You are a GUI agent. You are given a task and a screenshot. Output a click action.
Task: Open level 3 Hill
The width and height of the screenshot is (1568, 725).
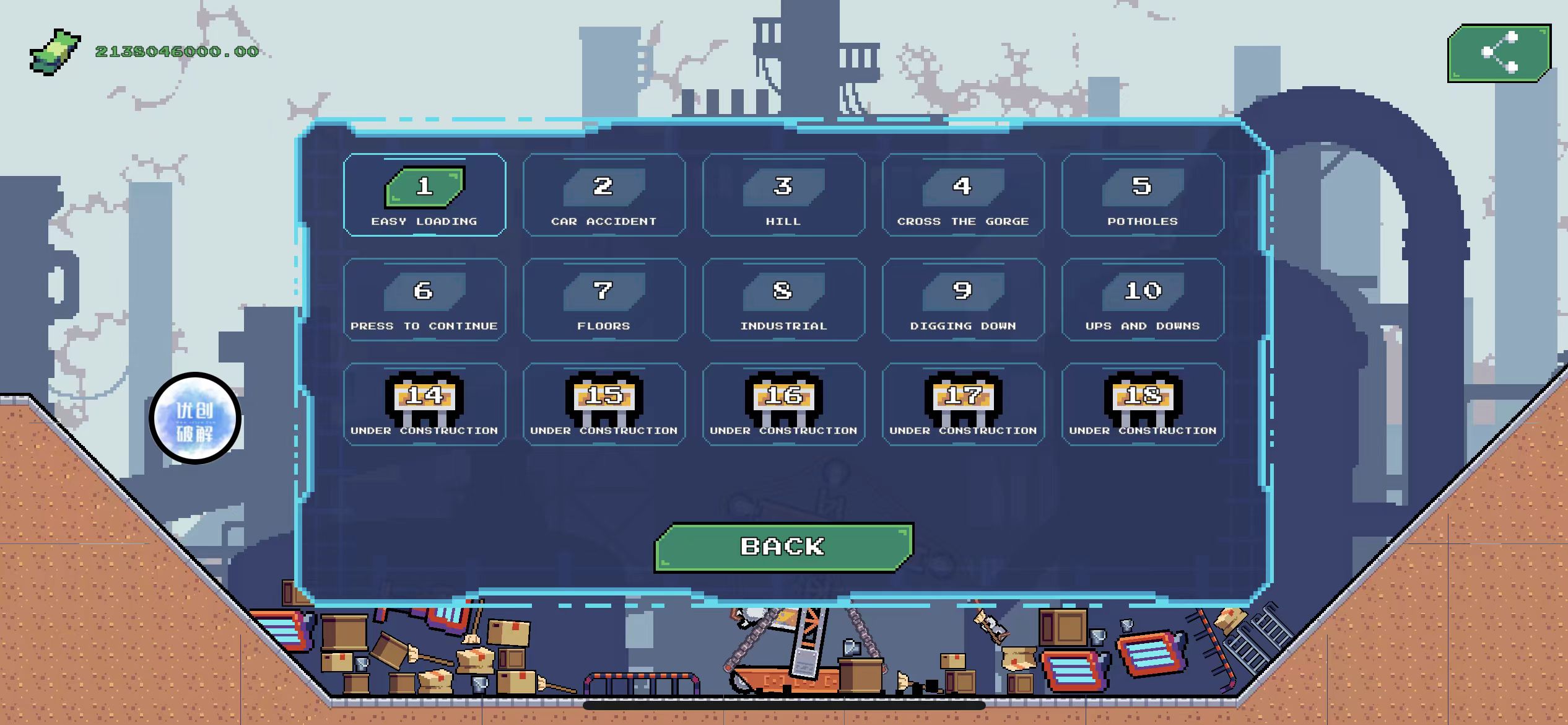[783, 195]
